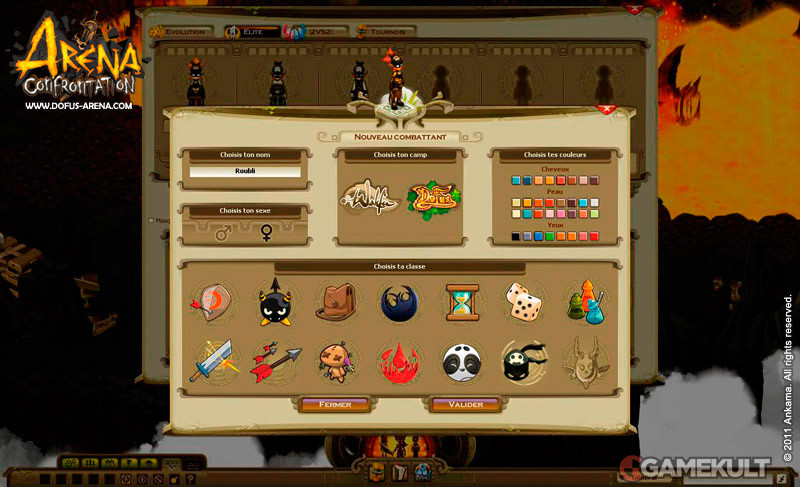Confirm with the Valider button
Image resolution: width=800 pixels, height=487 pixels.
click(466, 405)
